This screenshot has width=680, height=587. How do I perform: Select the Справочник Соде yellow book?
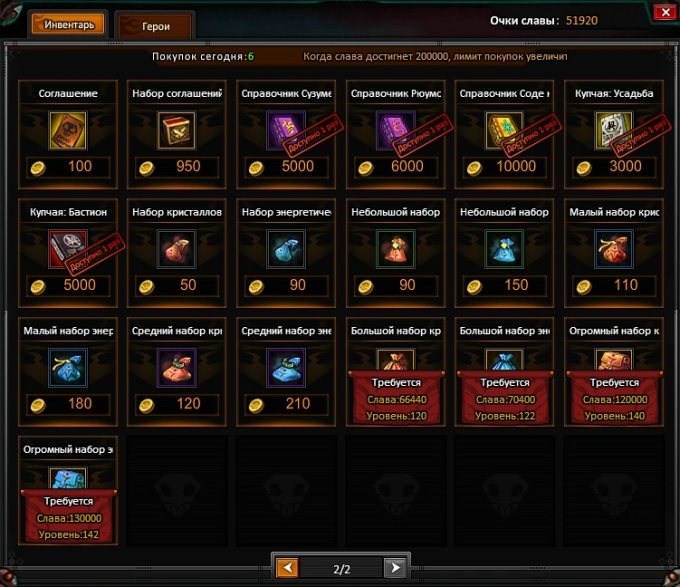[x=505, y=130]
